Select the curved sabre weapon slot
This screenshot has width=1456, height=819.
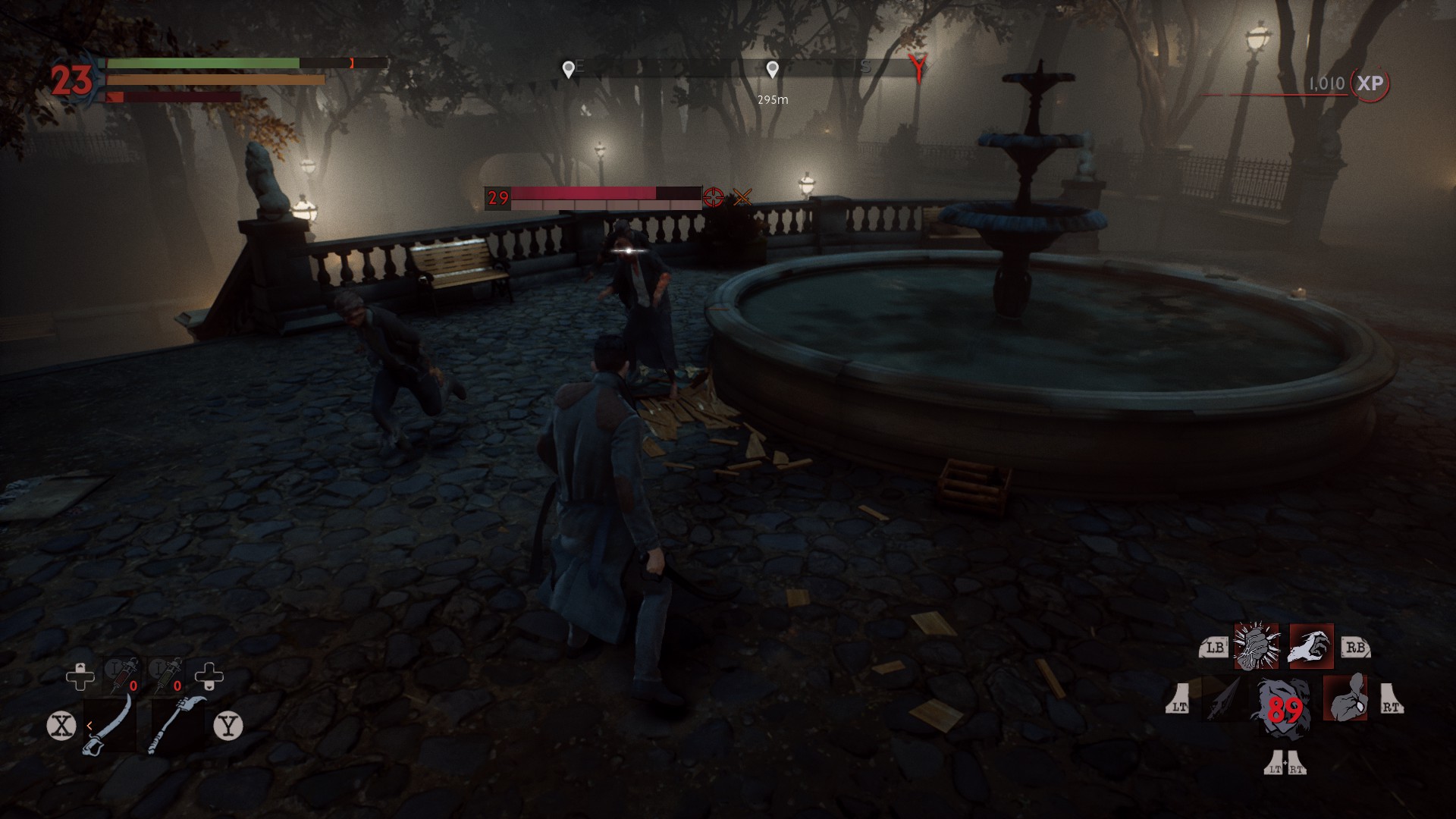tap(111, 725)
